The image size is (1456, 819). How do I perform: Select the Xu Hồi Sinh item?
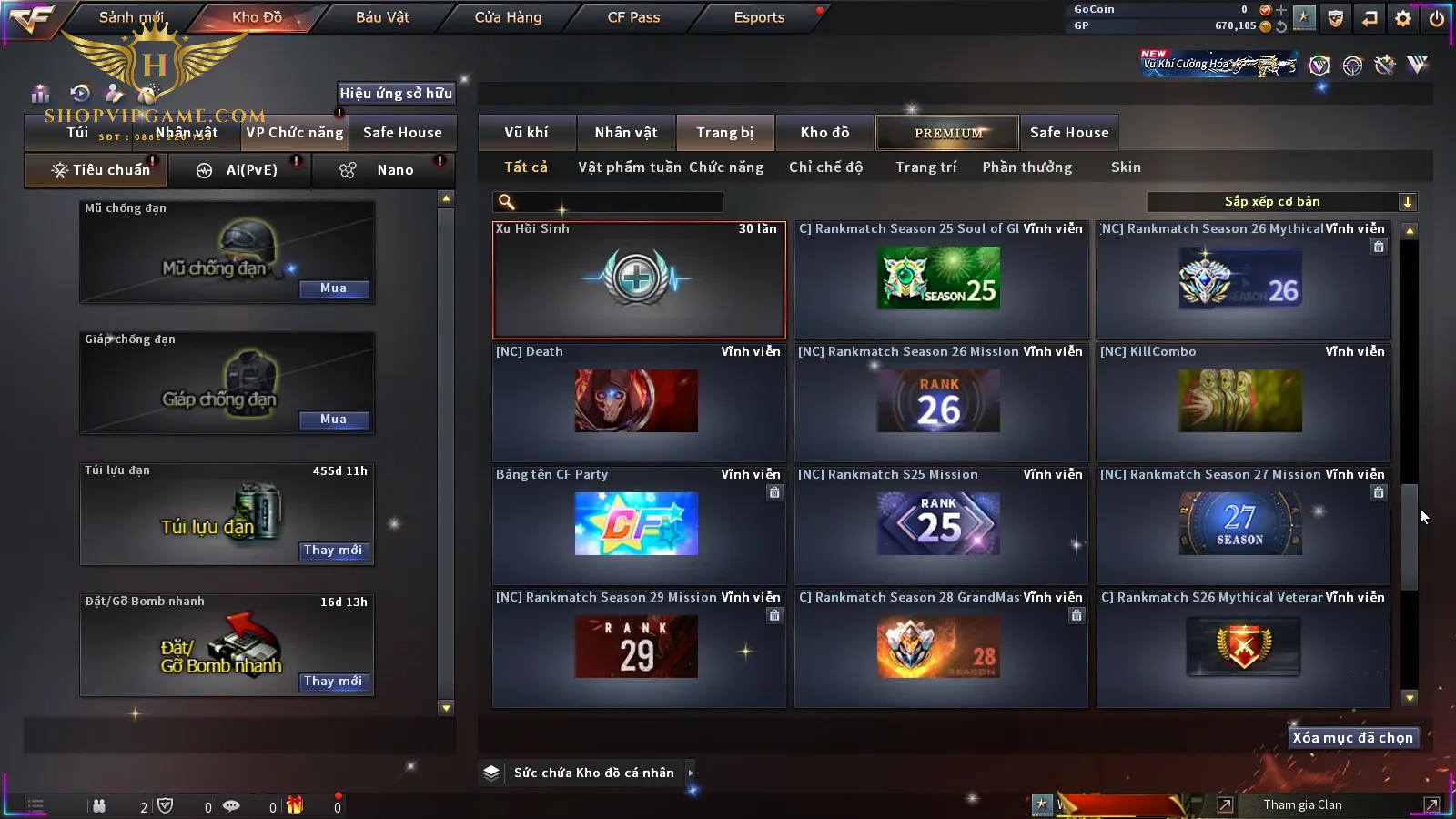(x=638, y=279)
